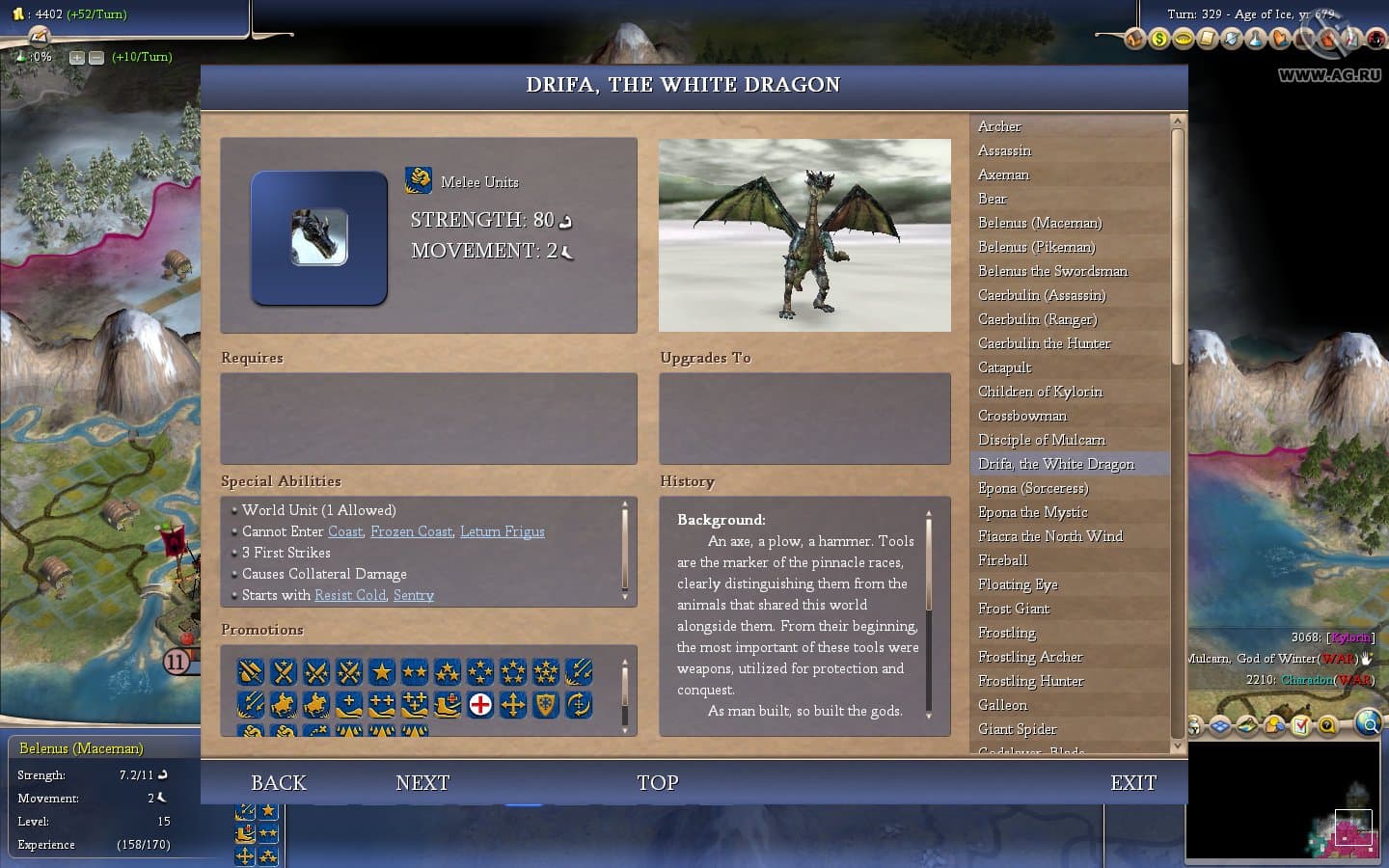Select the Fireball entry
This screenshot has width=1389, height=868.
[1003, 560]
